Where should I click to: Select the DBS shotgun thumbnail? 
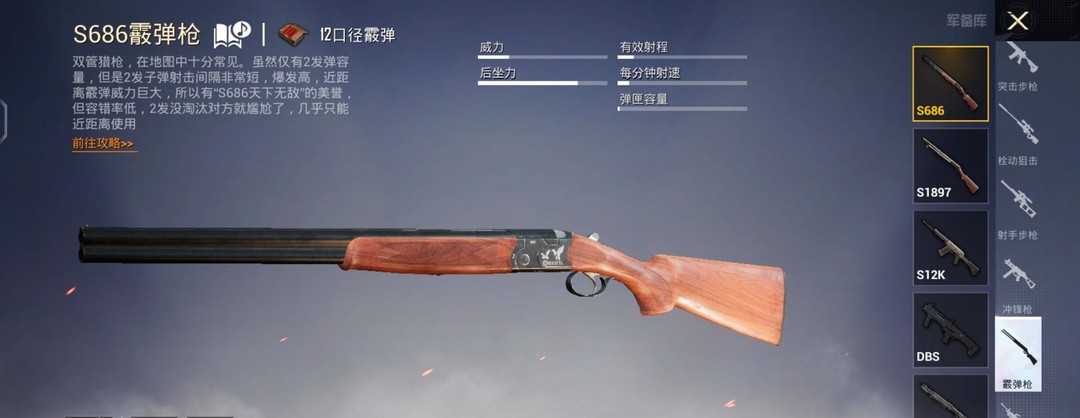click(950, 328)
